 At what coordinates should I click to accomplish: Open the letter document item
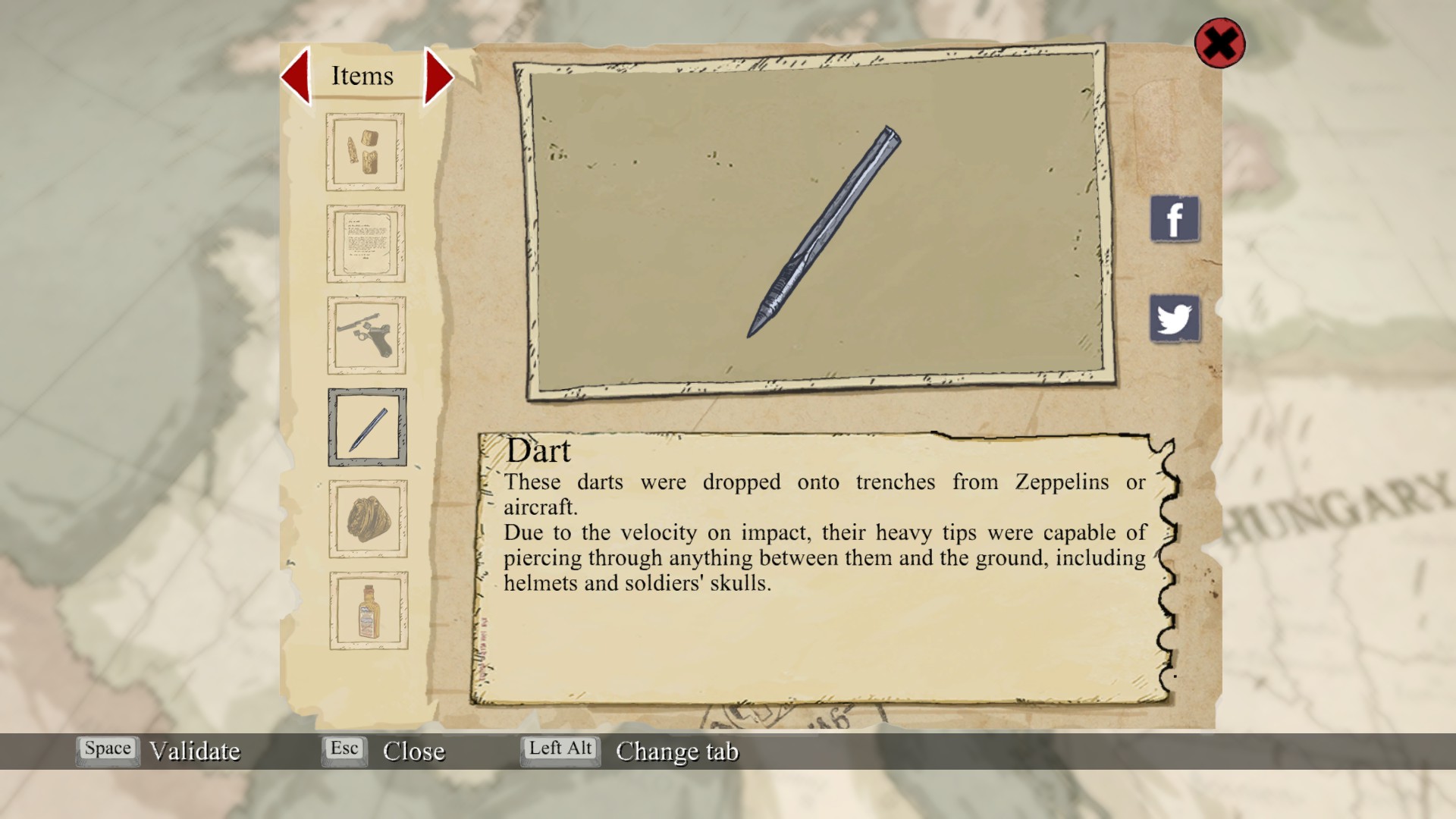point(366,243)
